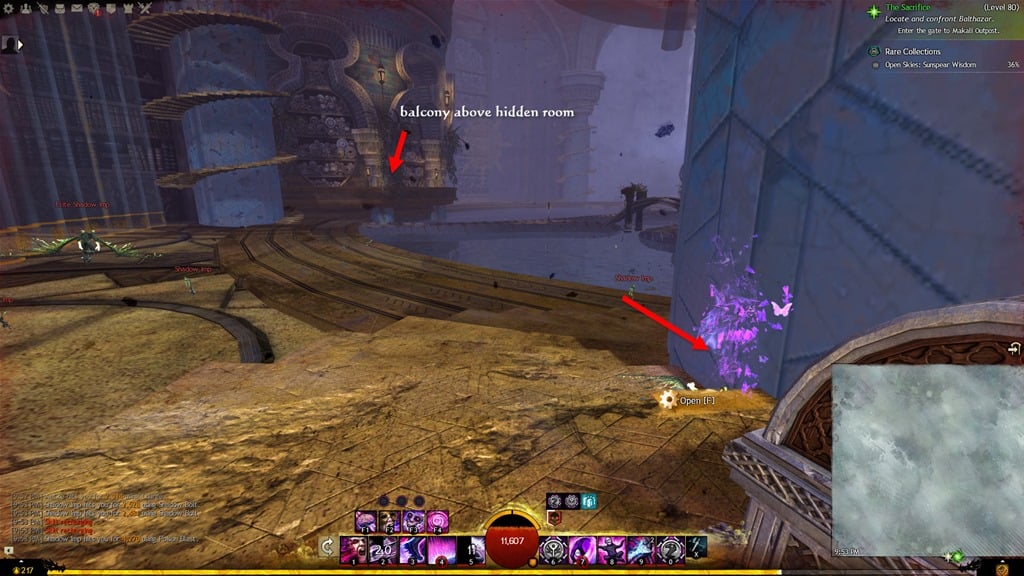
Task: Open the gem store icon with red alert
Action: [x=94, y=8]
